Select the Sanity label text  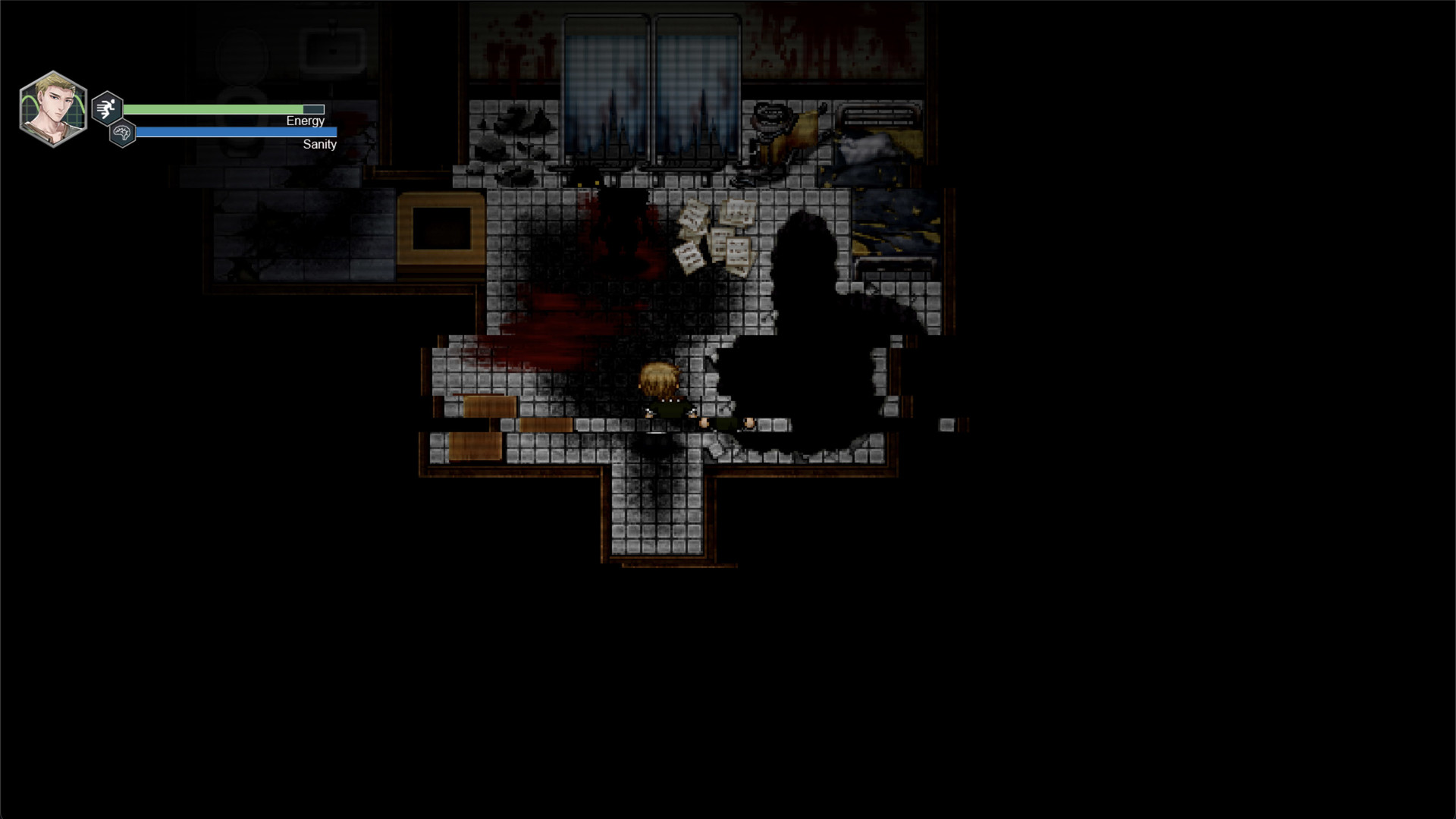point(318,144)
